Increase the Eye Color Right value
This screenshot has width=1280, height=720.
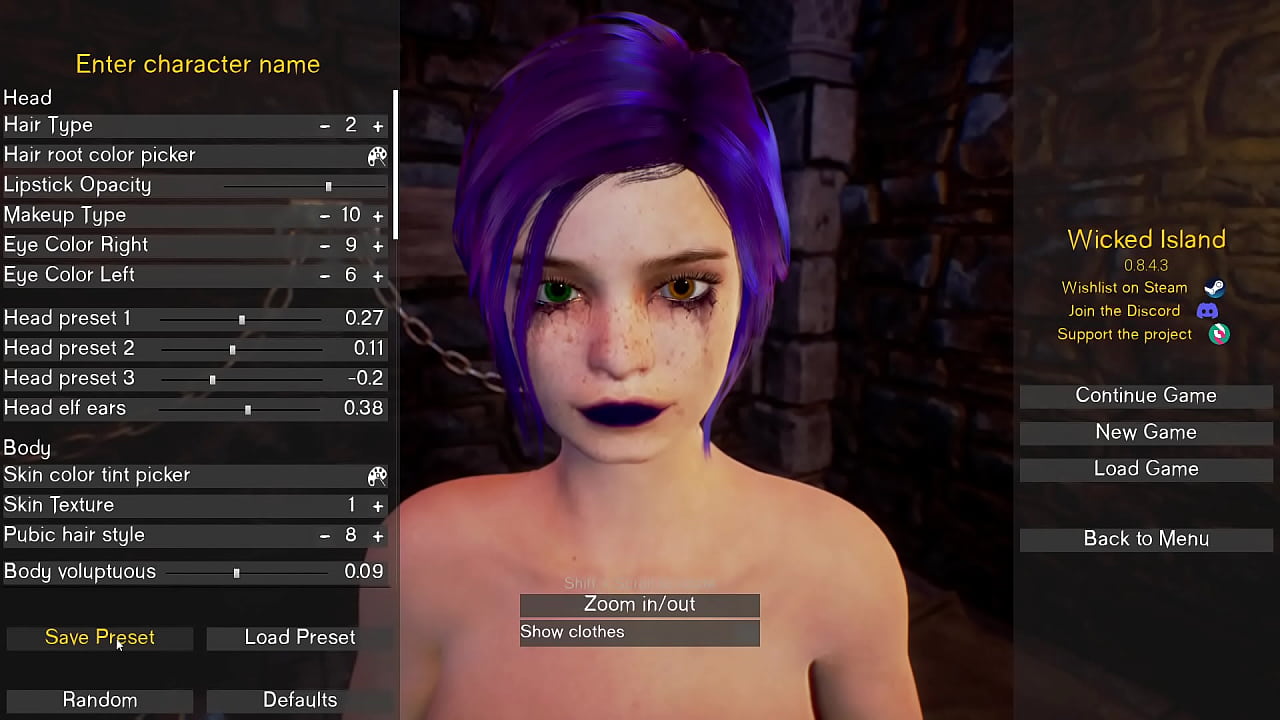click(378, 246)
